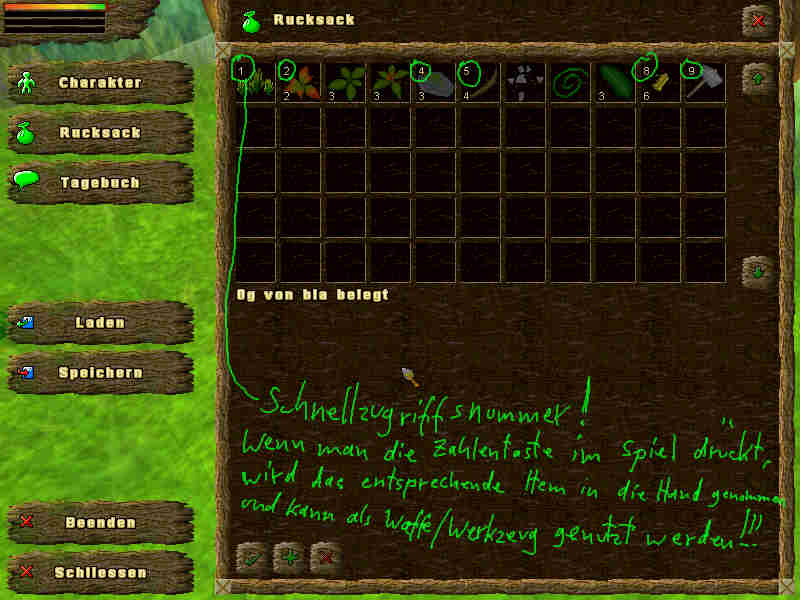Select the grey stone in quick slot 4

(x=435, y=82)
